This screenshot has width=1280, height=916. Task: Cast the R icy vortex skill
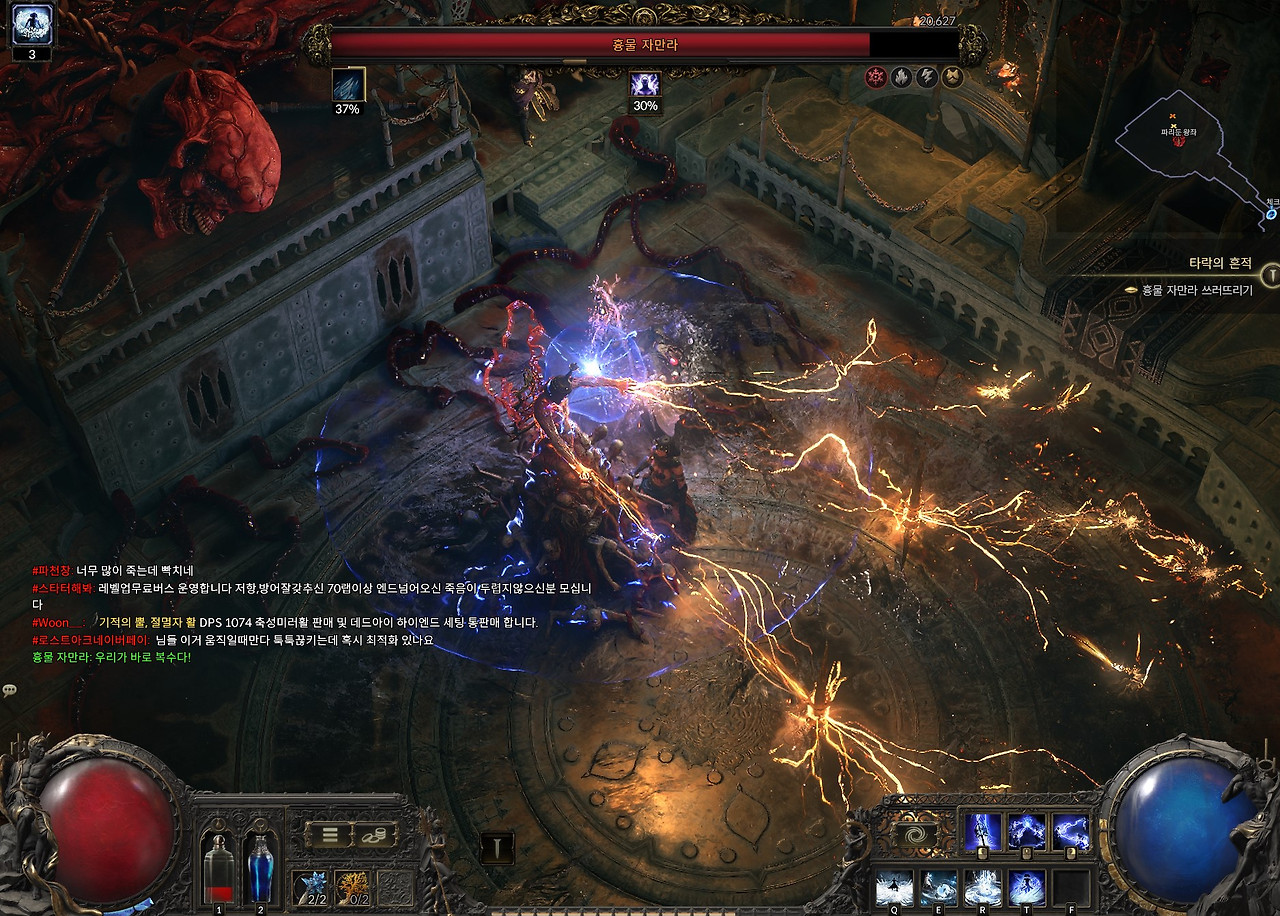tap(982, 887)
